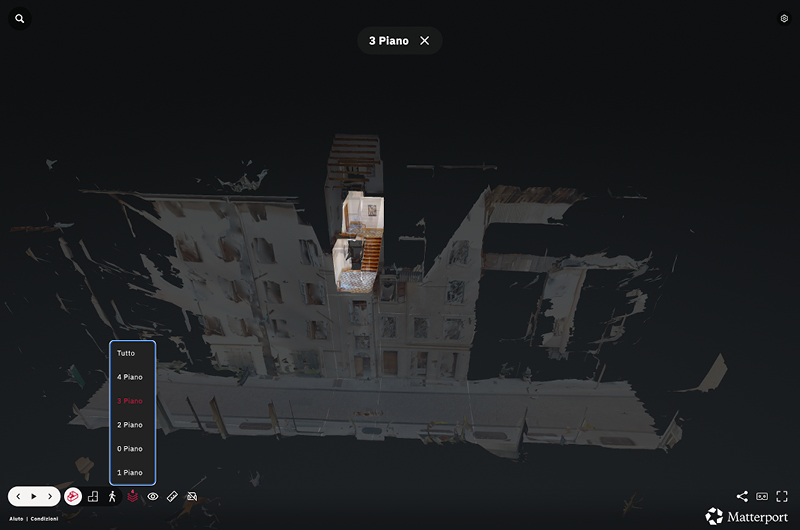Open the search magnifier button
Image resolution: width=800 pixels, height=530 pixels.
[x=20, y=19]
